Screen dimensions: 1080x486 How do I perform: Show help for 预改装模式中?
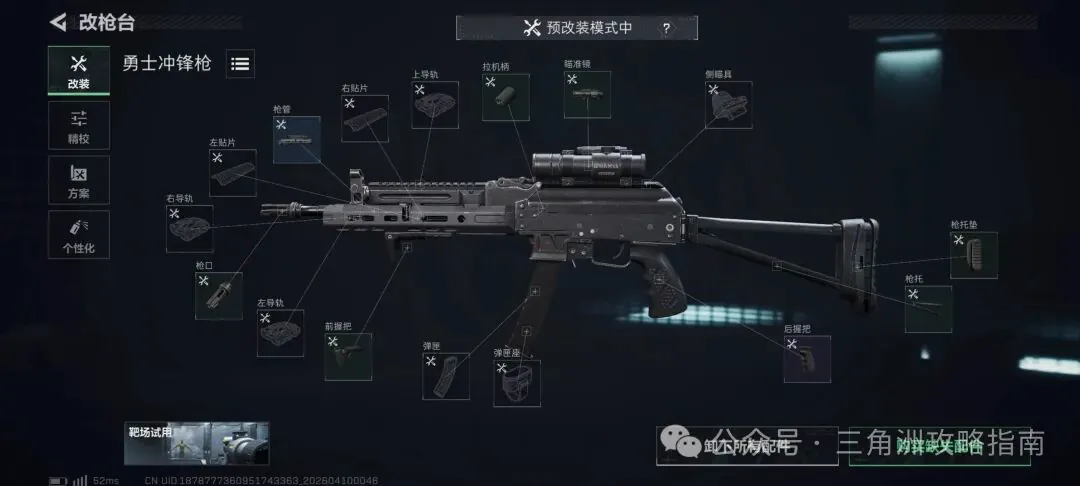tap(666, 28)
